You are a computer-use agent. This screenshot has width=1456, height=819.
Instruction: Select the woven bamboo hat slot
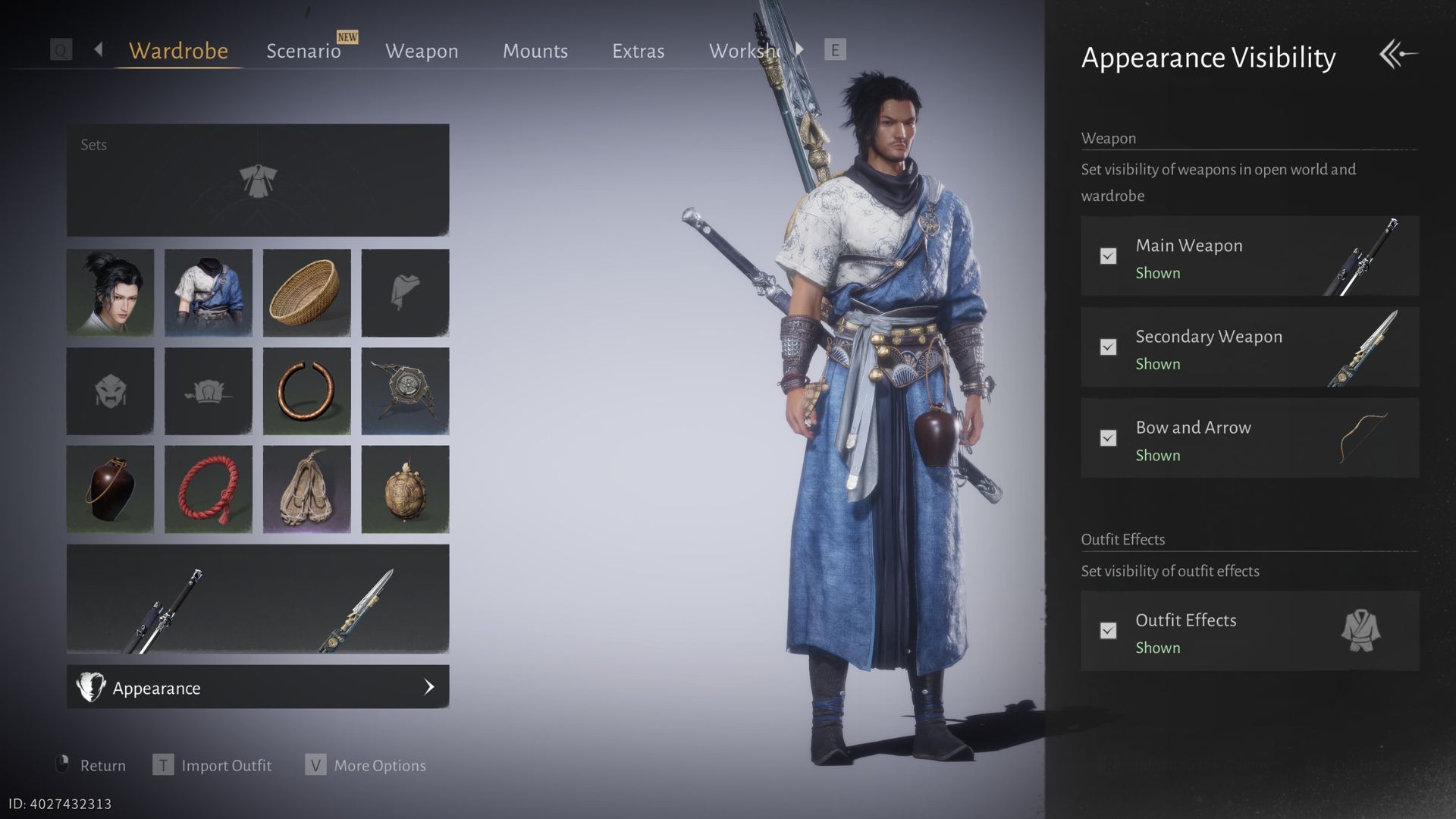pos(306,293)
